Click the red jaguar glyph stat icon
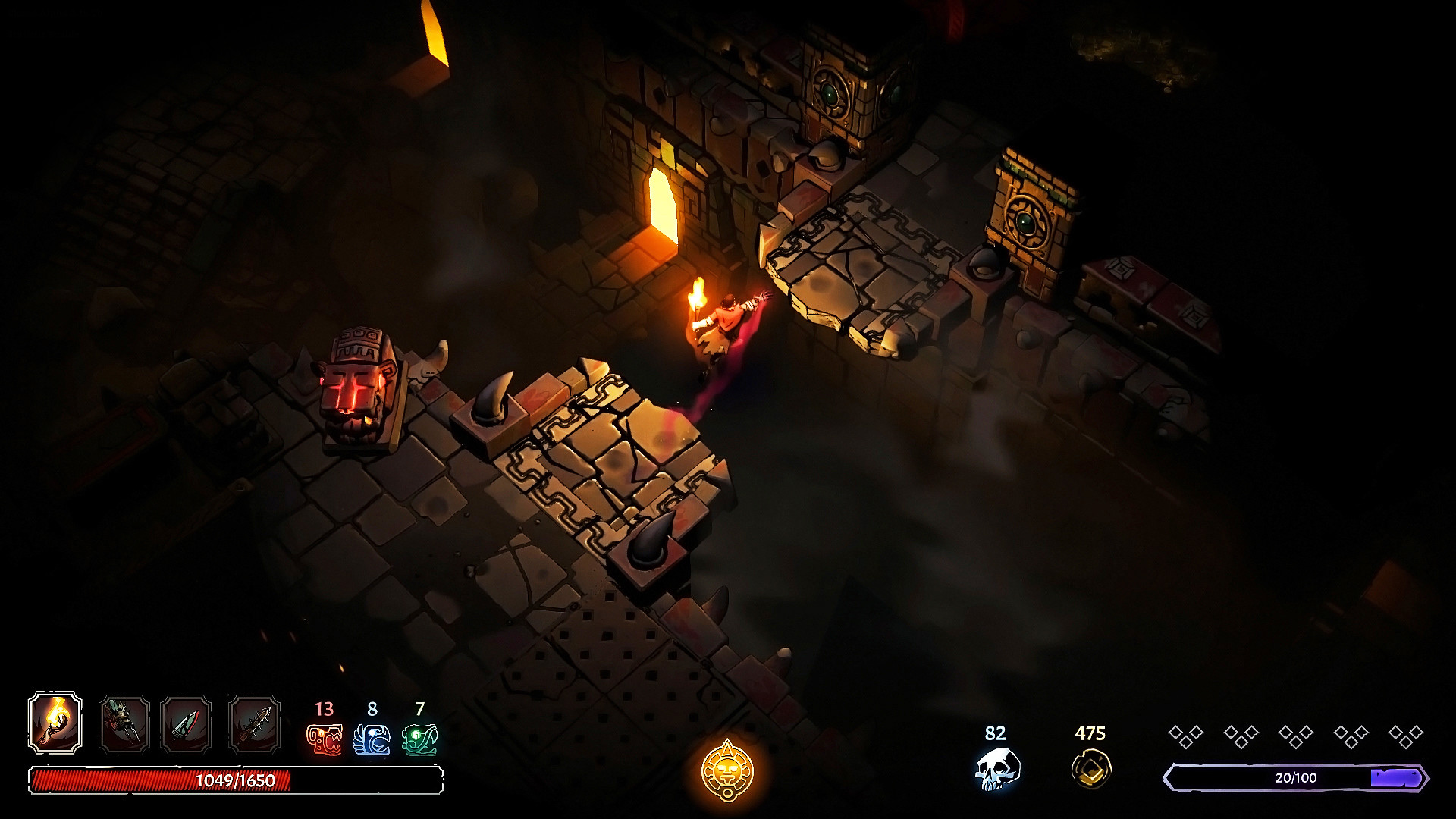Image resolution: width=1456 pixels, height=819 pixels. 324,739
